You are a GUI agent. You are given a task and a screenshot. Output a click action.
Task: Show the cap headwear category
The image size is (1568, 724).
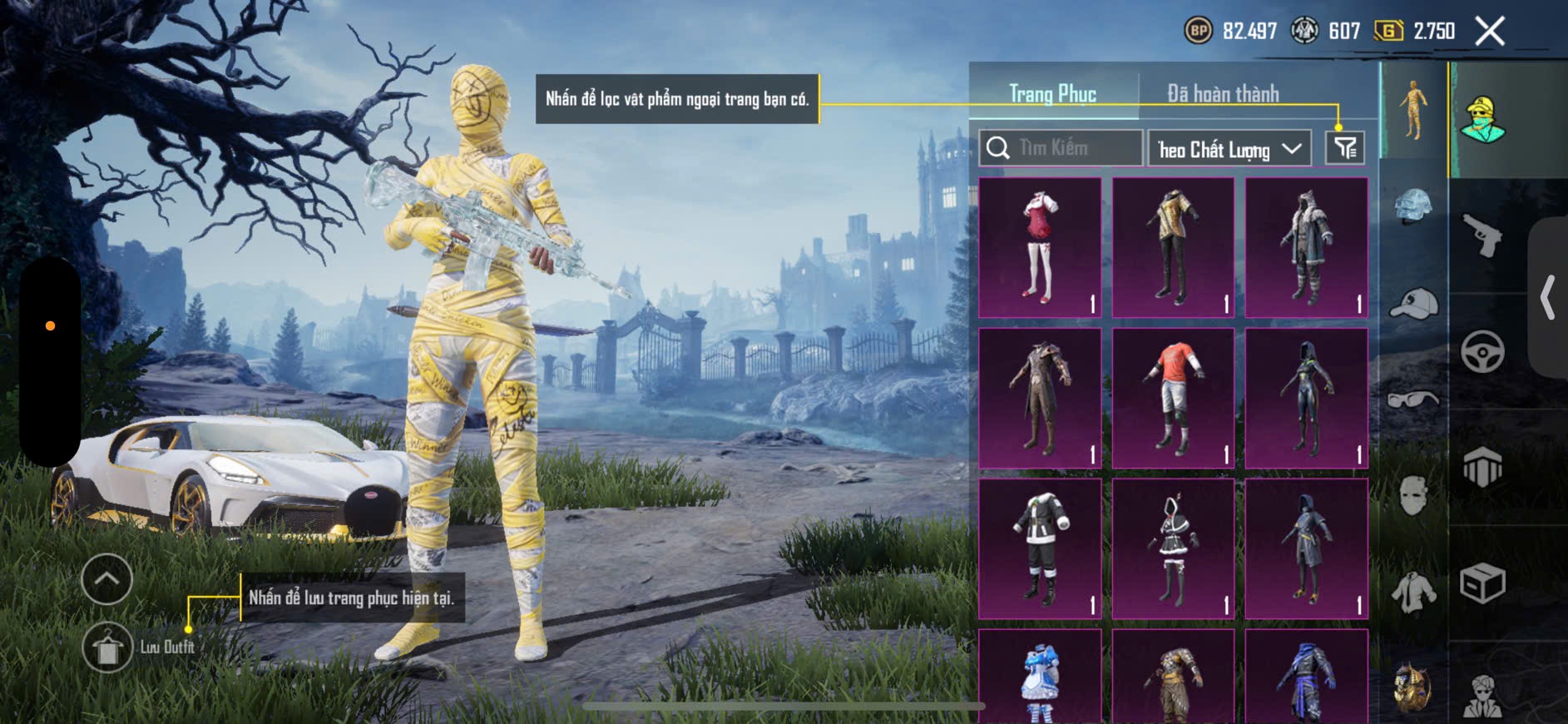tap(1413, 304)
